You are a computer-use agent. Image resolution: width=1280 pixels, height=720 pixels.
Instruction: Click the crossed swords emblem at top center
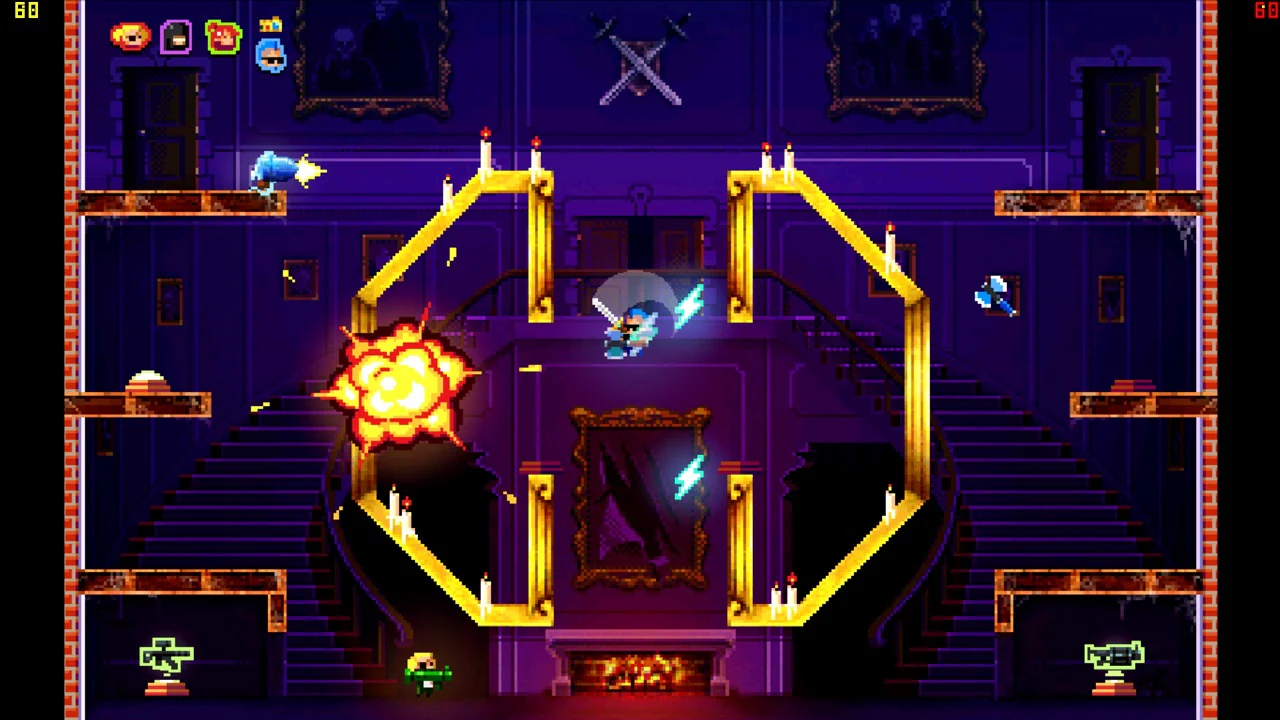[640, 65]
